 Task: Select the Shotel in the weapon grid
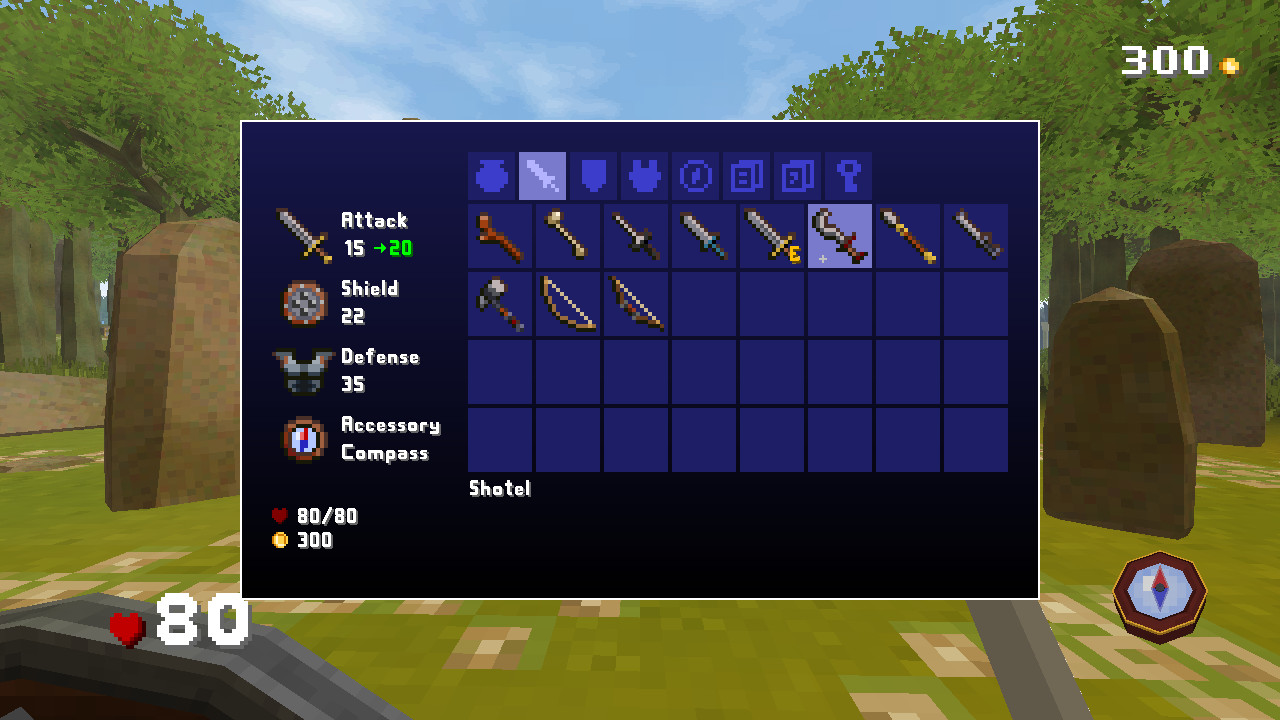click(x=840, y=235)
